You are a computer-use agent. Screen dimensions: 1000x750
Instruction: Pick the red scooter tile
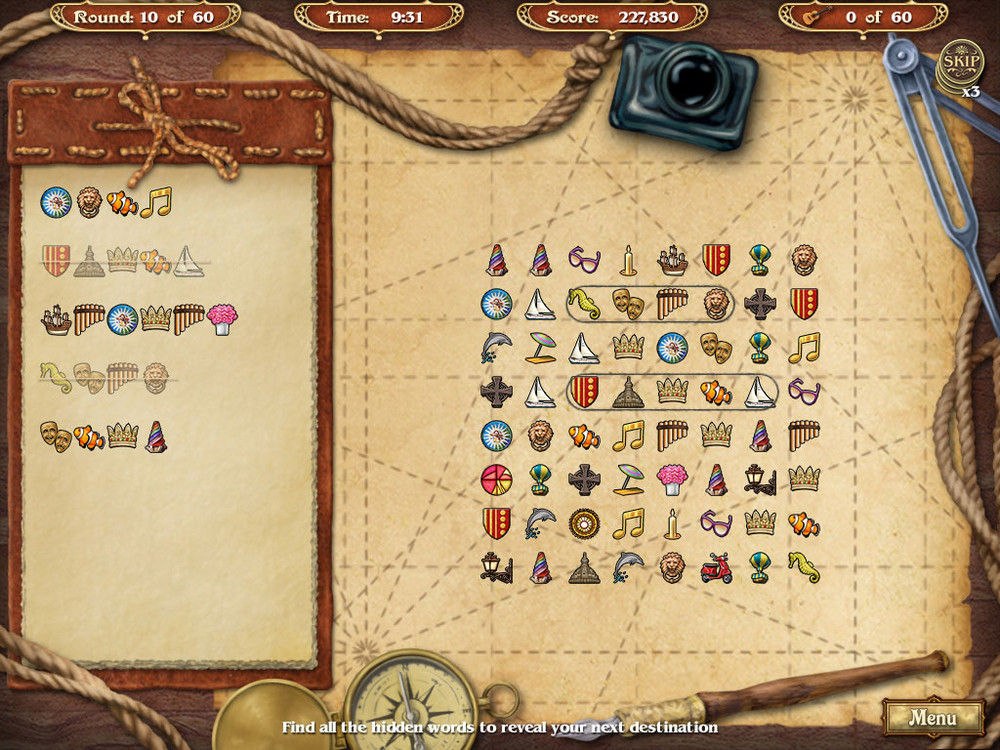tap(716, 567)
